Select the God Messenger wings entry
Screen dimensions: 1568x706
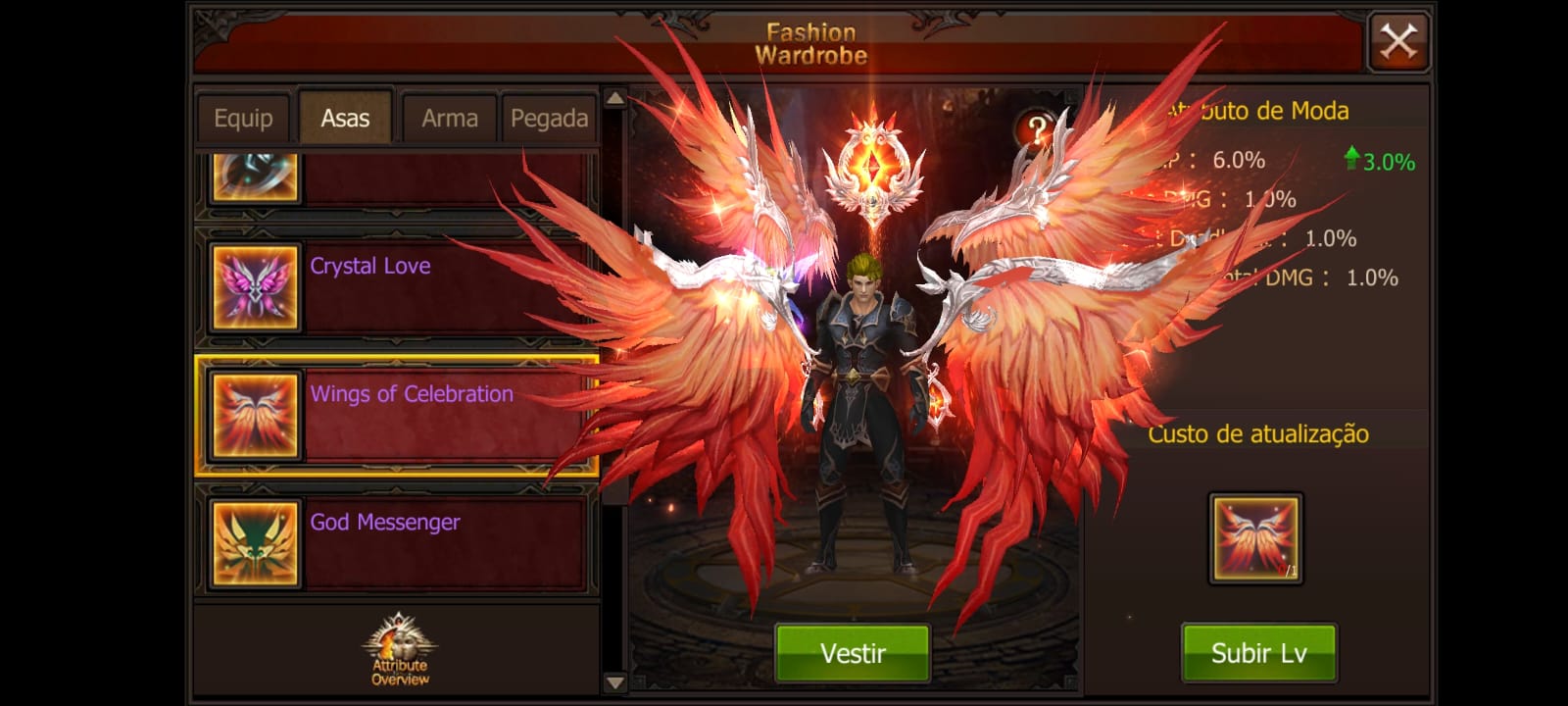[396, 543]
